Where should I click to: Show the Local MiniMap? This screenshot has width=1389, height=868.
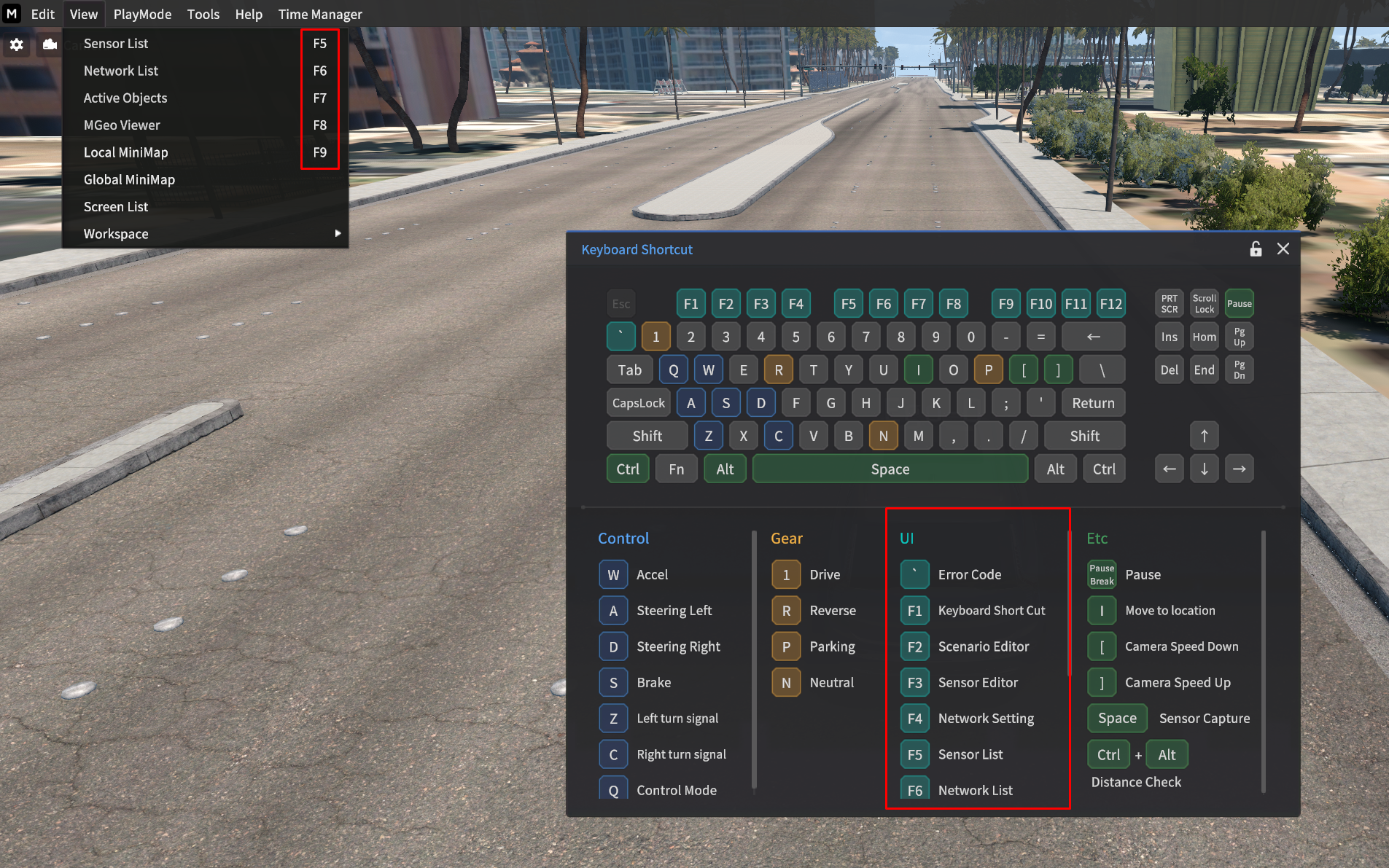pos(125,152)
